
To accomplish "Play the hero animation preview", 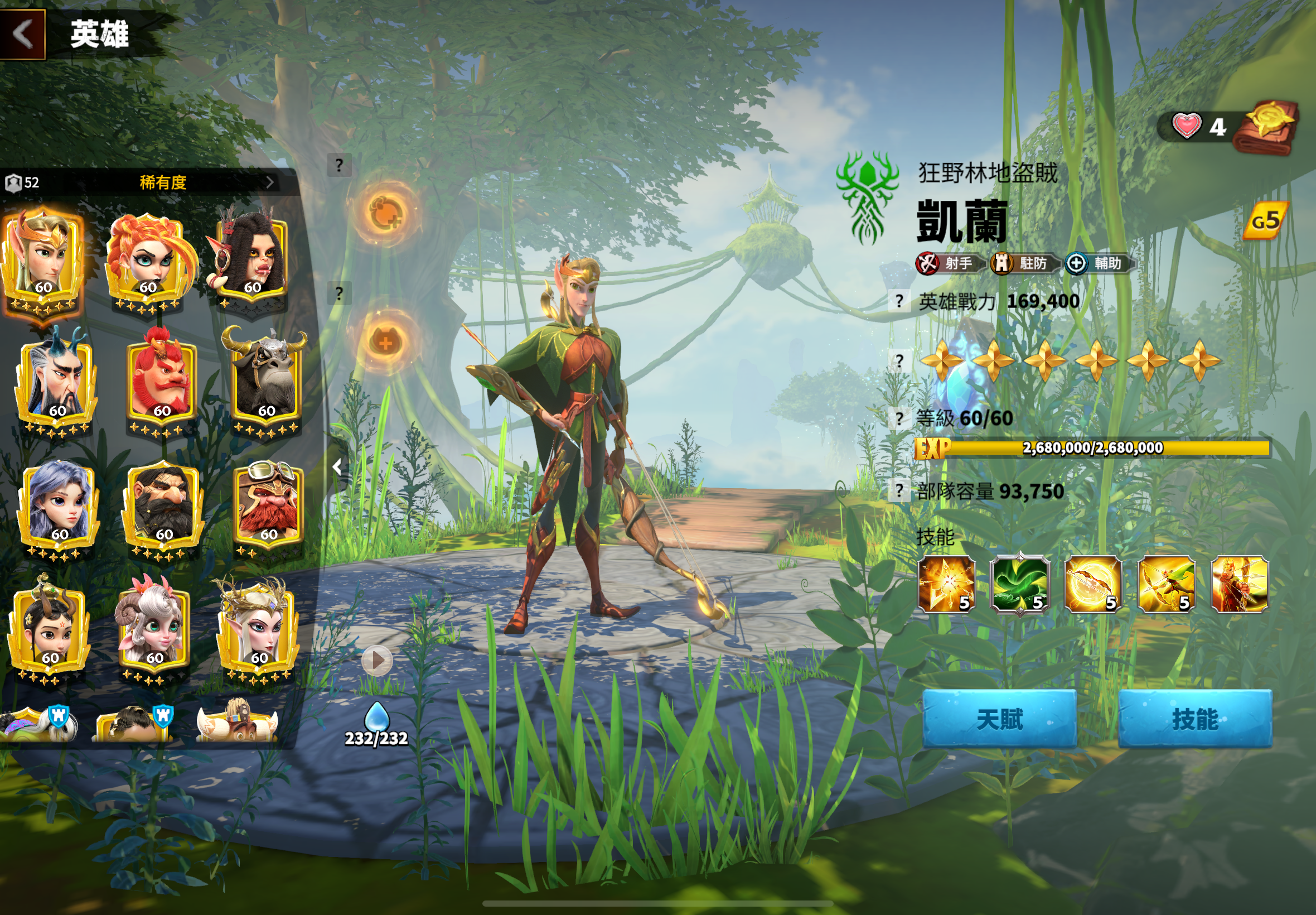I will pyautogui.click(x=377, y=661).
